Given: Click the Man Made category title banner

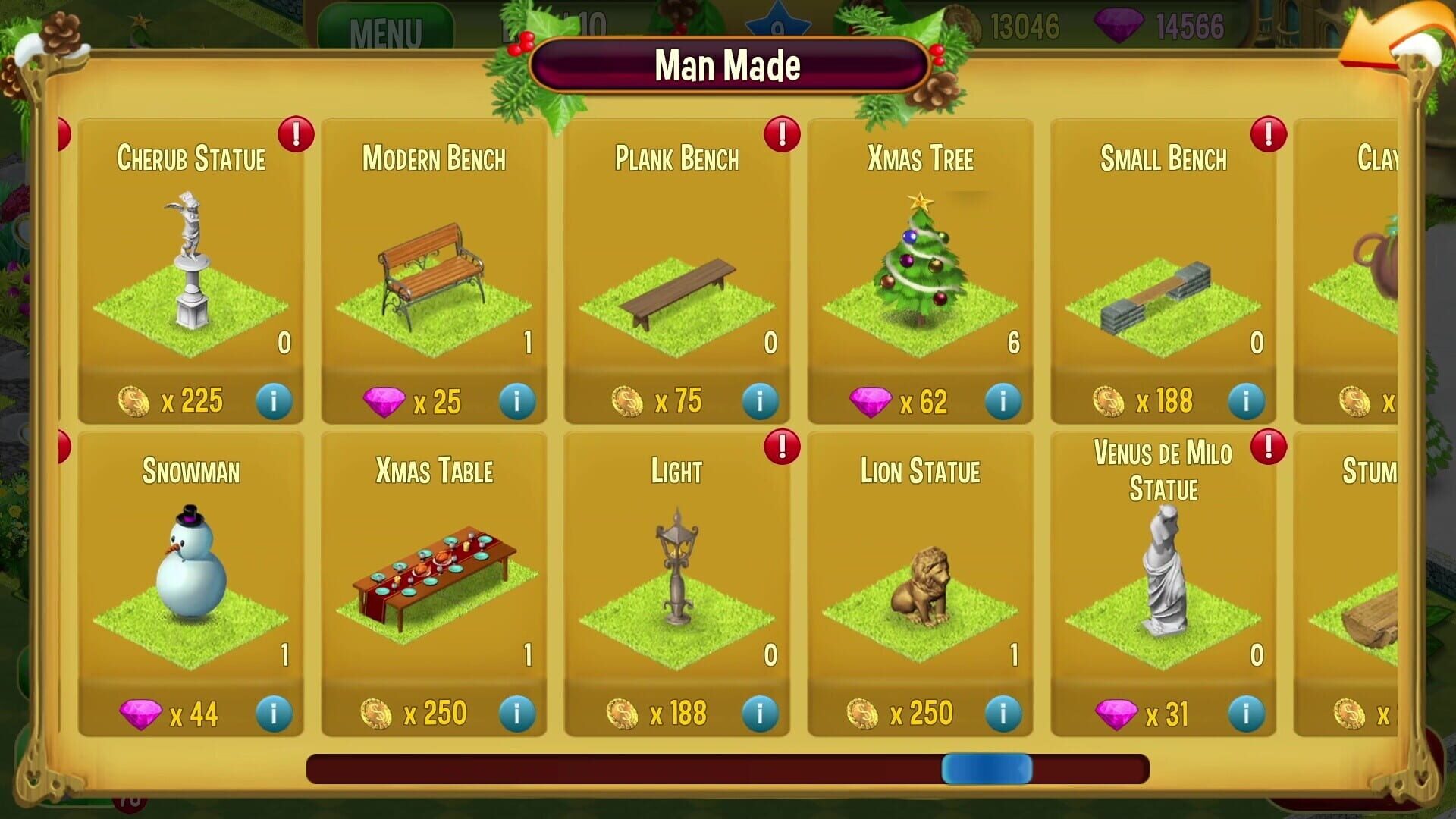Looking at the screenshot, I should click(x=728, y=67).
